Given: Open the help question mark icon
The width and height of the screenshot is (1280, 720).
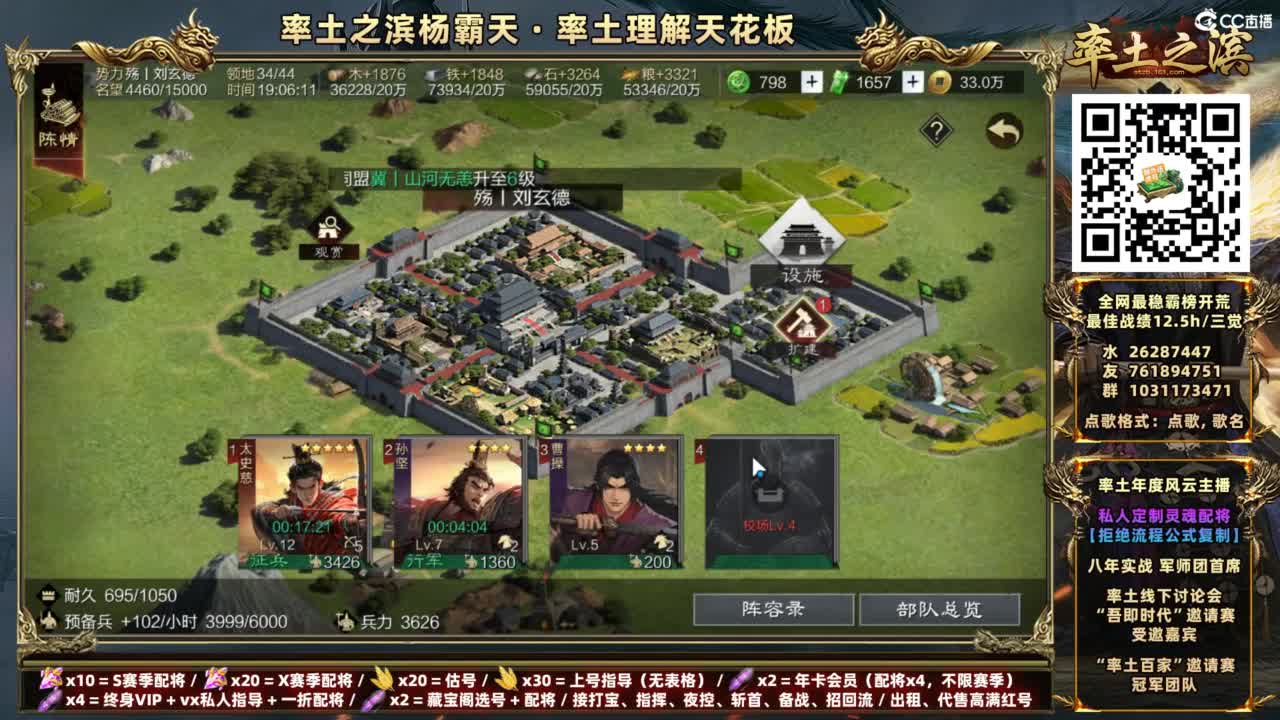Looking at the screenshot, I should tap(934, 127).
